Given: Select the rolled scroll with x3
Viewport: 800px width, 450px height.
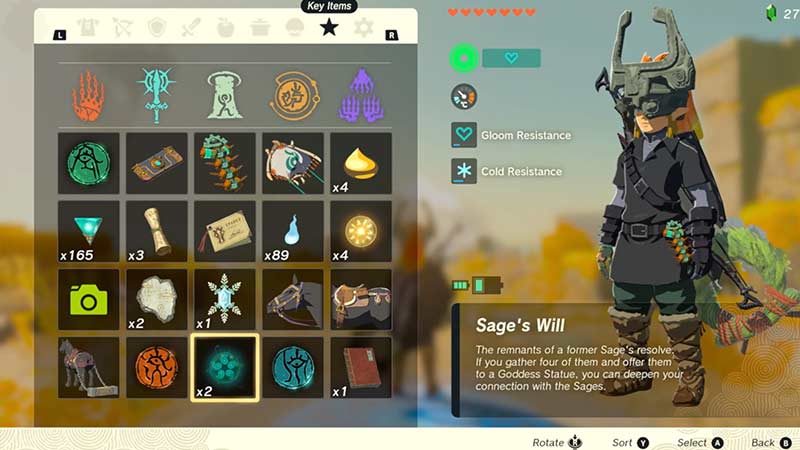Looking at the screenshot, I should [157, 231].
